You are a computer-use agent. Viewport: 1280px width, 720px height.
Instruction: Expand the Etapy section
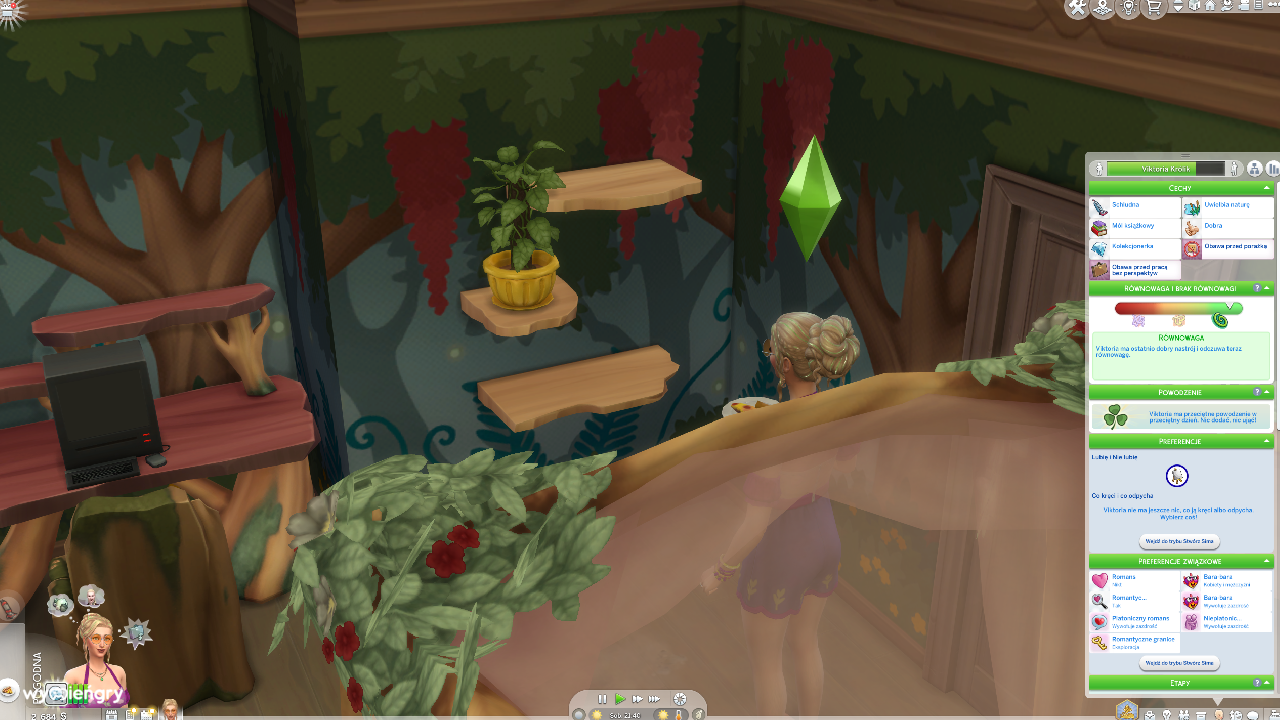[1267, 683]
